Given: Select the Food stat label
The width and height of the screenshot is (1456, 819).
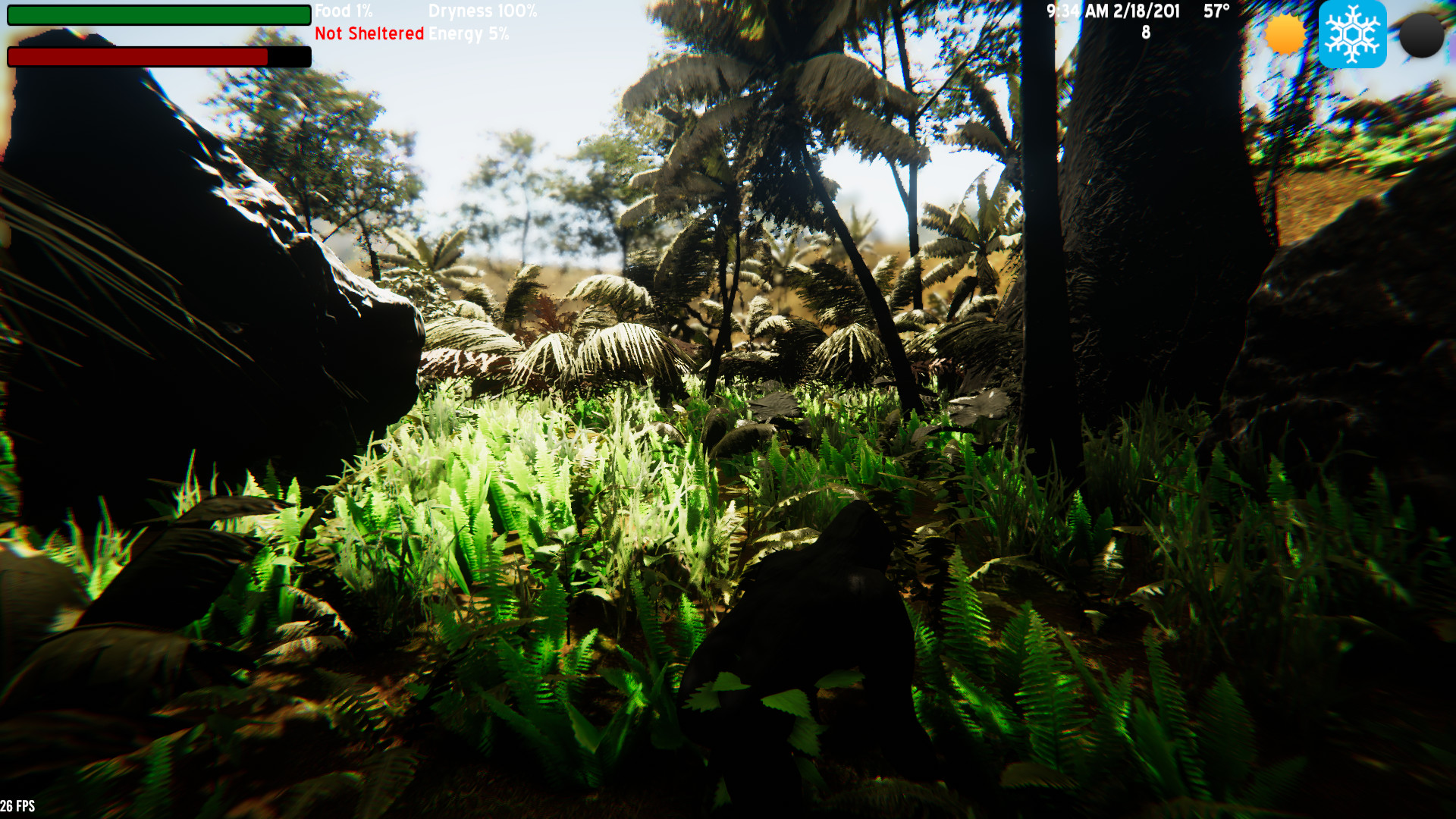Looking at the screenshot, I should tap(334, 11).
